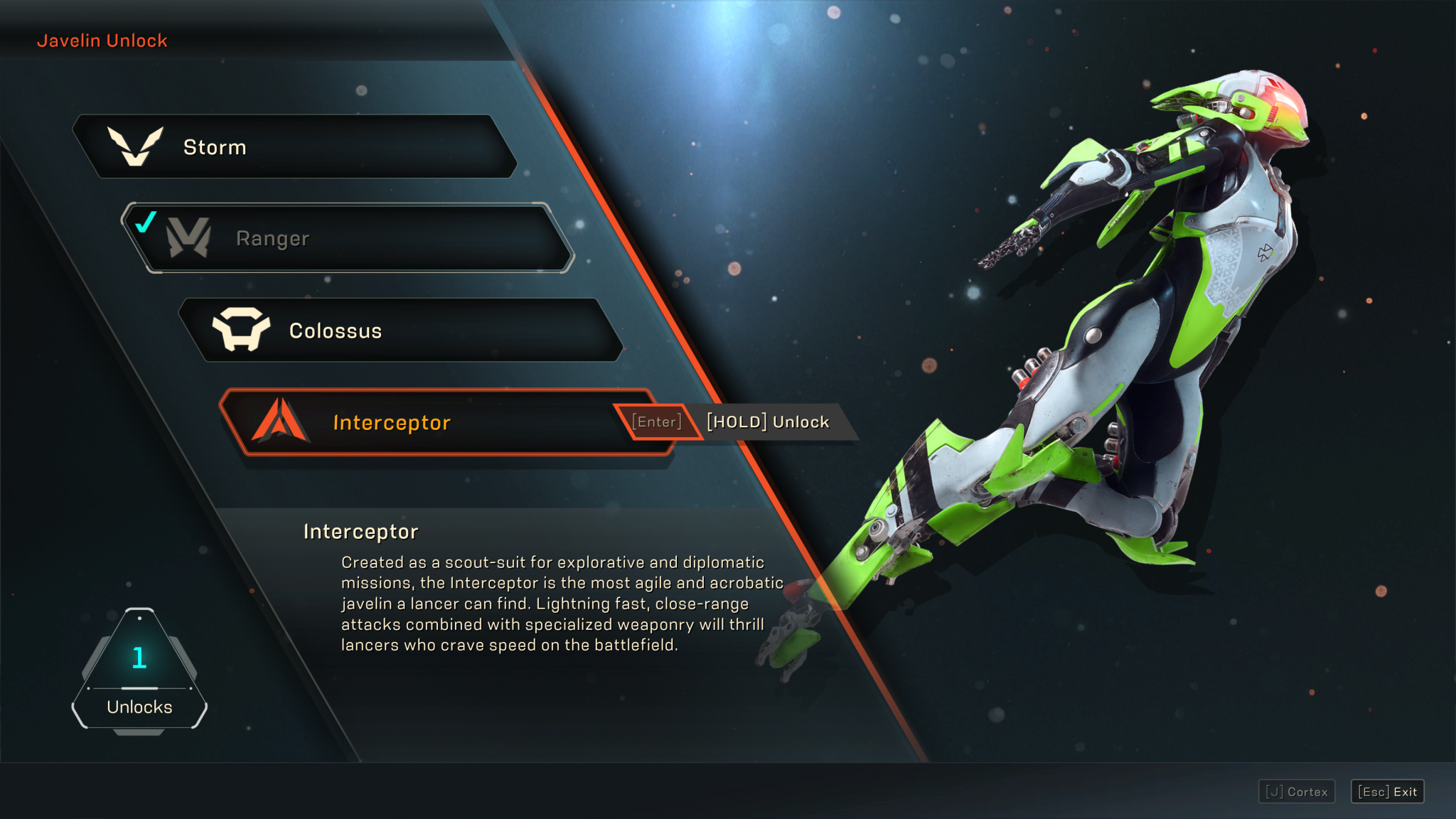Choose the already unlocked Ranger javelin
This screenshot has height=819, width=1456.
(x=348, y=238)
